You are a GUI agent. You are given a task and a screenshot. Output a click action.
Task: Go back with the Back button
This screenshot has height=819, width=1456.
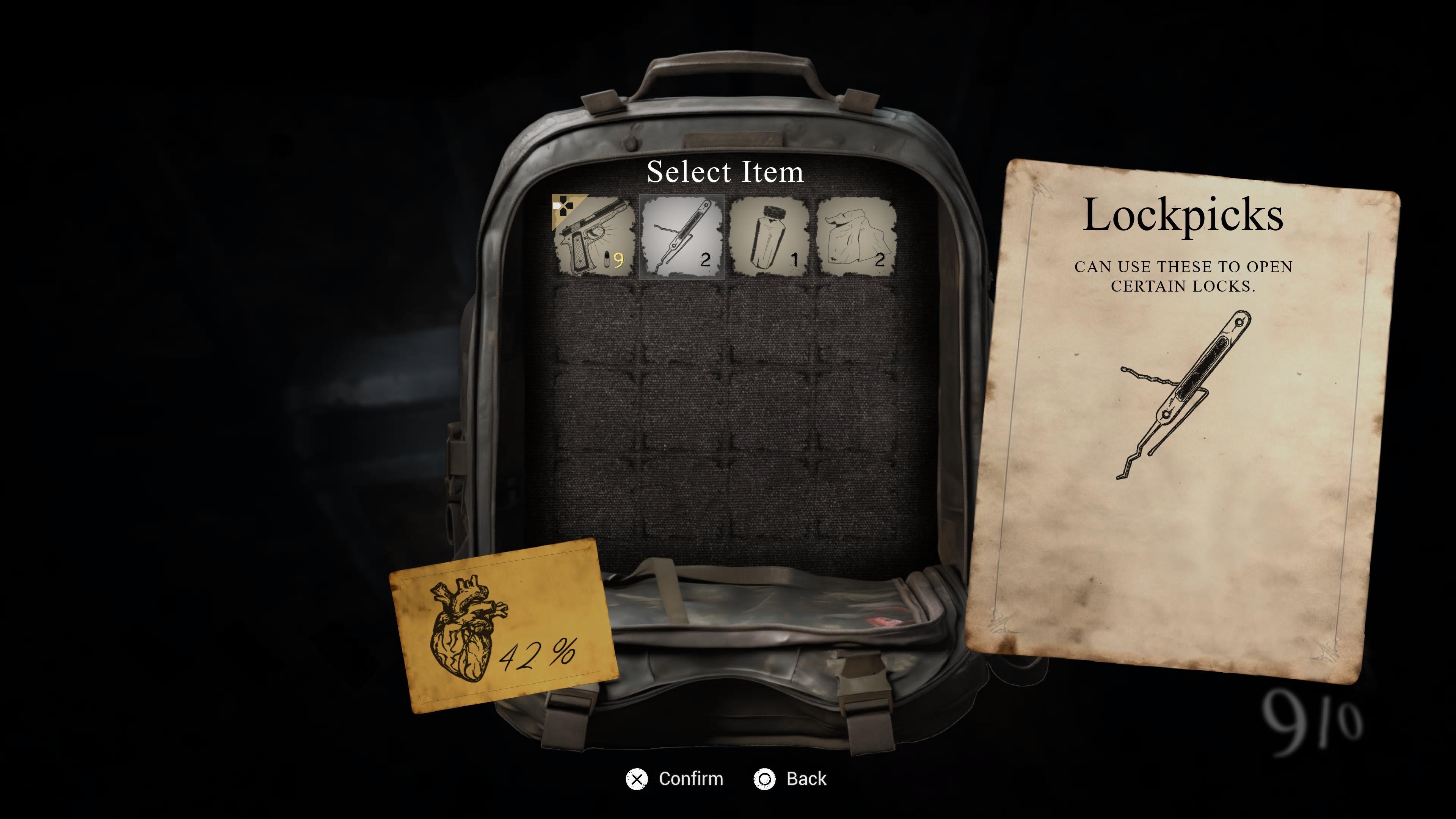pyautogui.click(x=791, y=779)
